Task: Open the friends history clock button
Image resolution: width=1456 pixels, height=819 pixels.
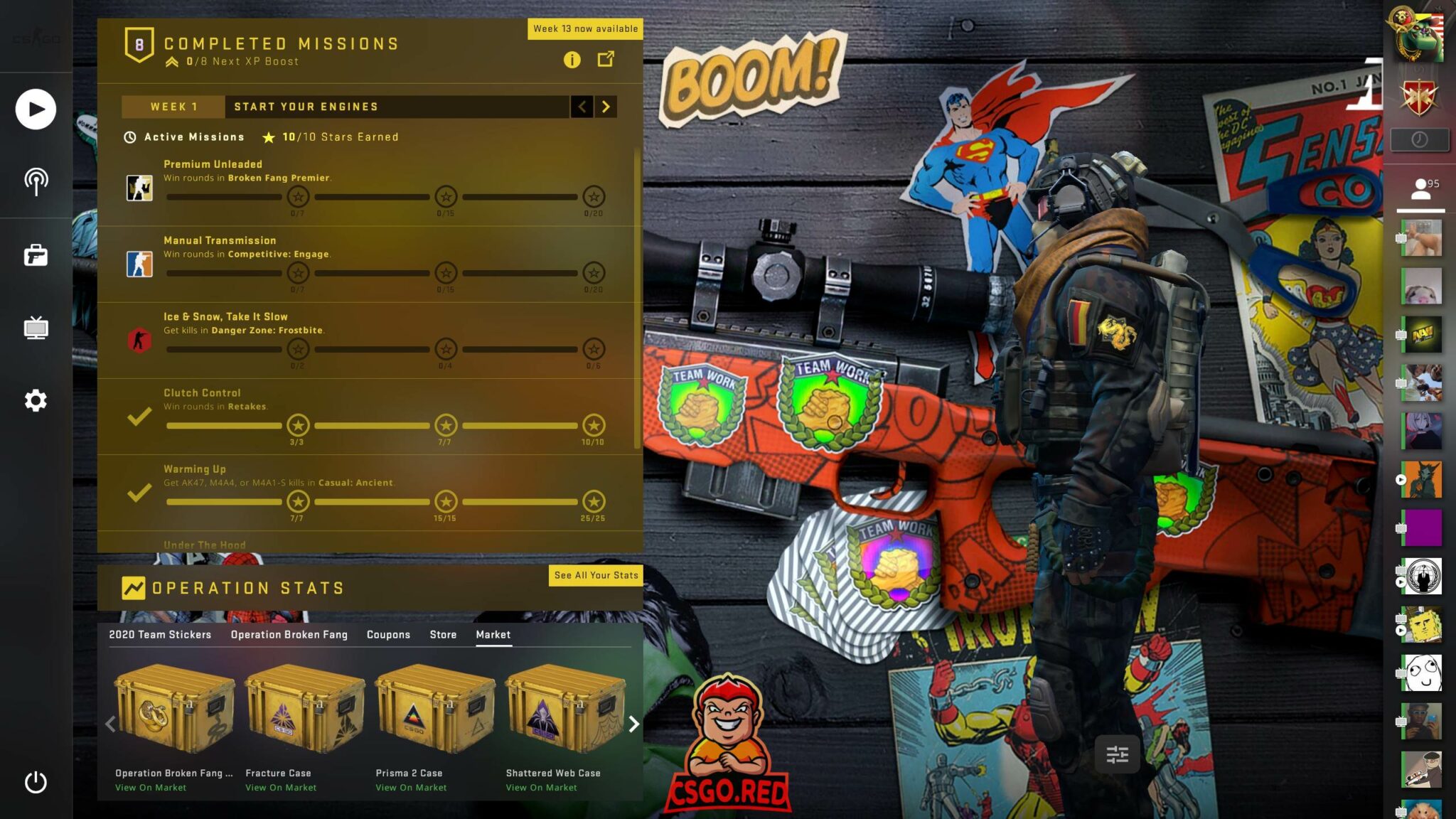Action: coord(1420,139)
